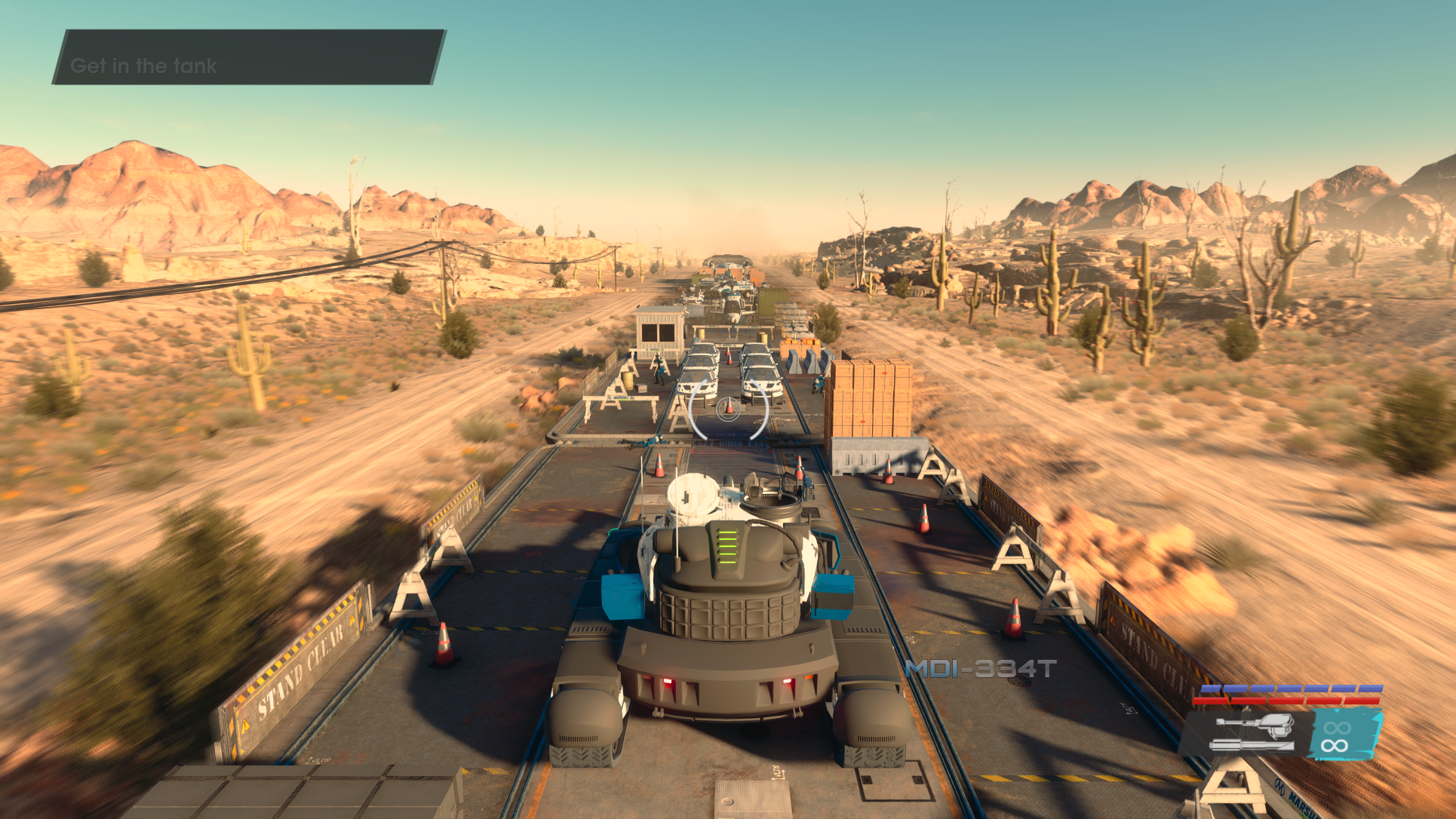The width and height of the screenshot is (1456, 819).
Task: Click the equipped weapon icon
Action: (x=1252, y=734)
